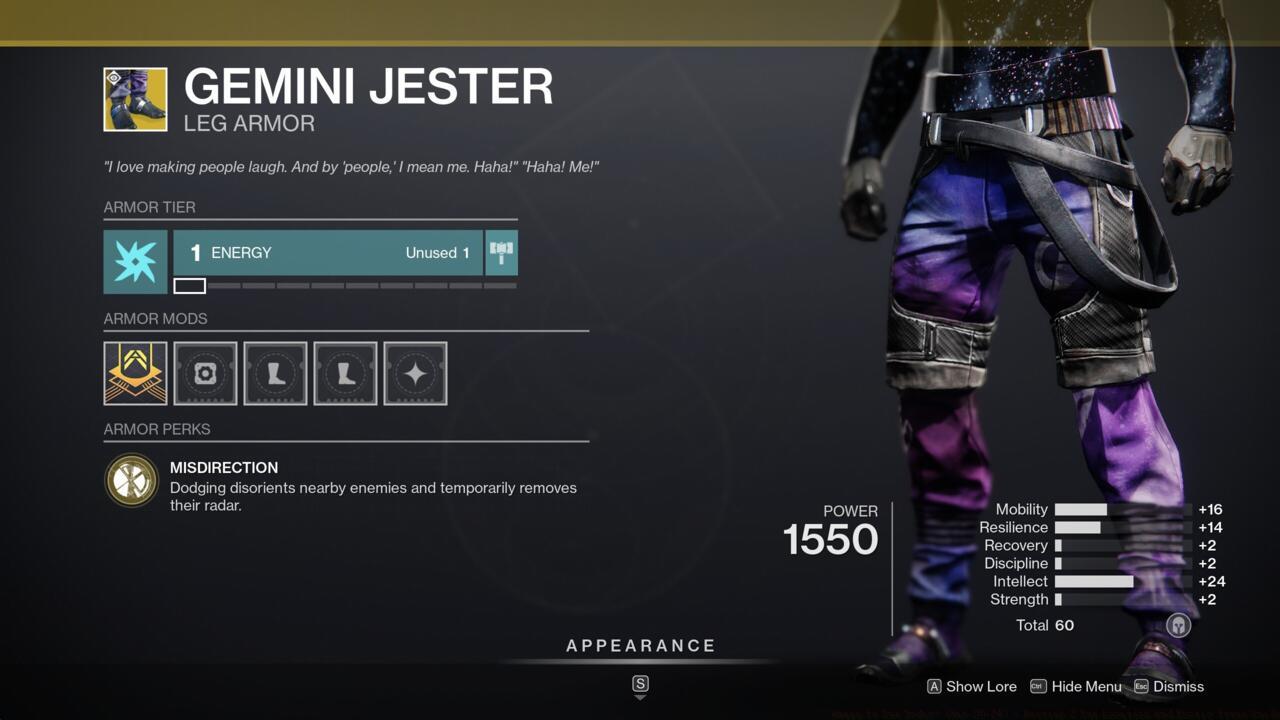Image resolution: width=1280 pixels, height=720 pixels.
Task: Open the second leg armor mod slot
Action: point(345,373)
